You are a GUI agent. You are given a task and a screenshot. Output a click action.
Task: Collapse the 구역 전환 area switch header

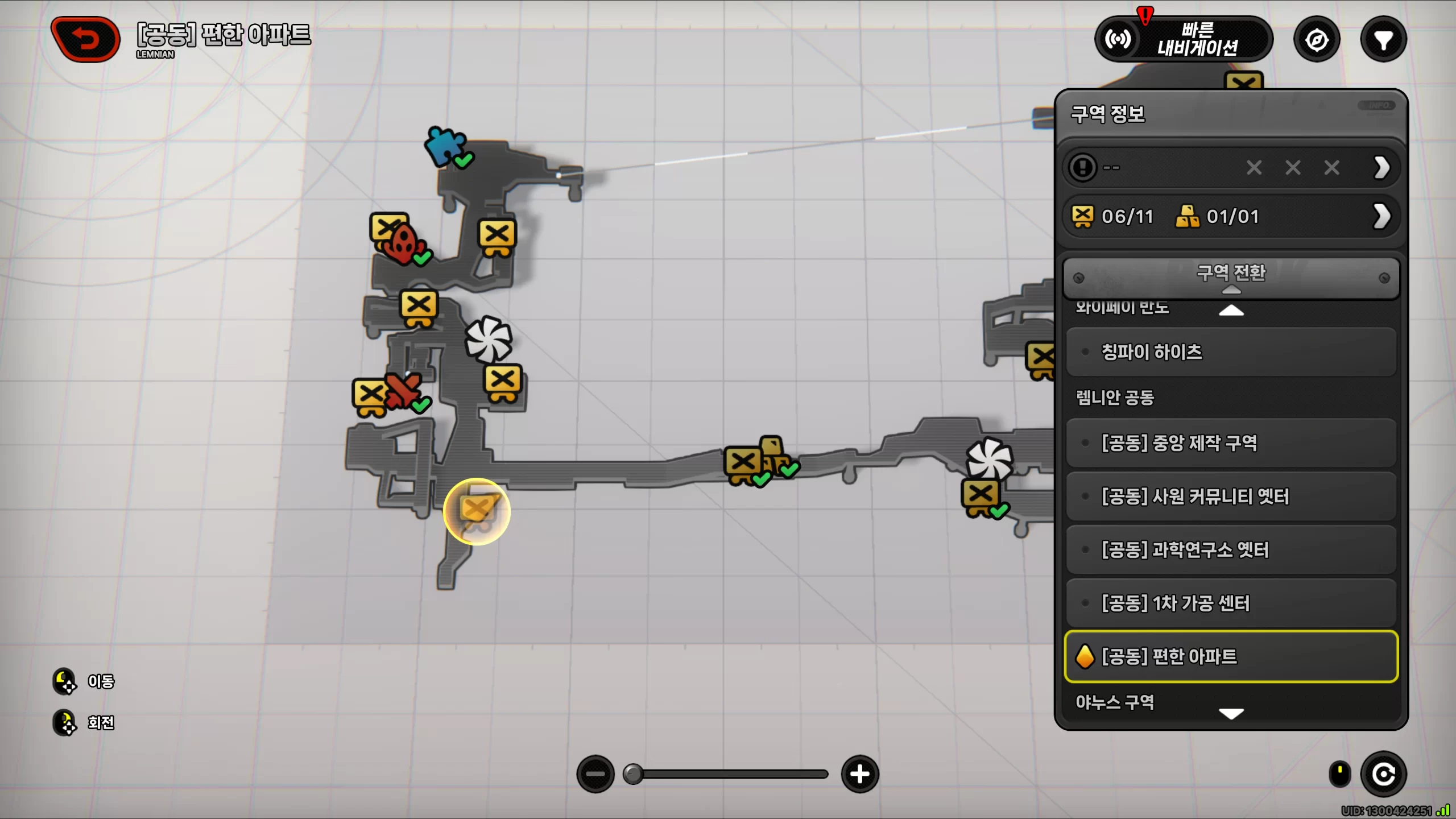click(x=1230, y=277)
